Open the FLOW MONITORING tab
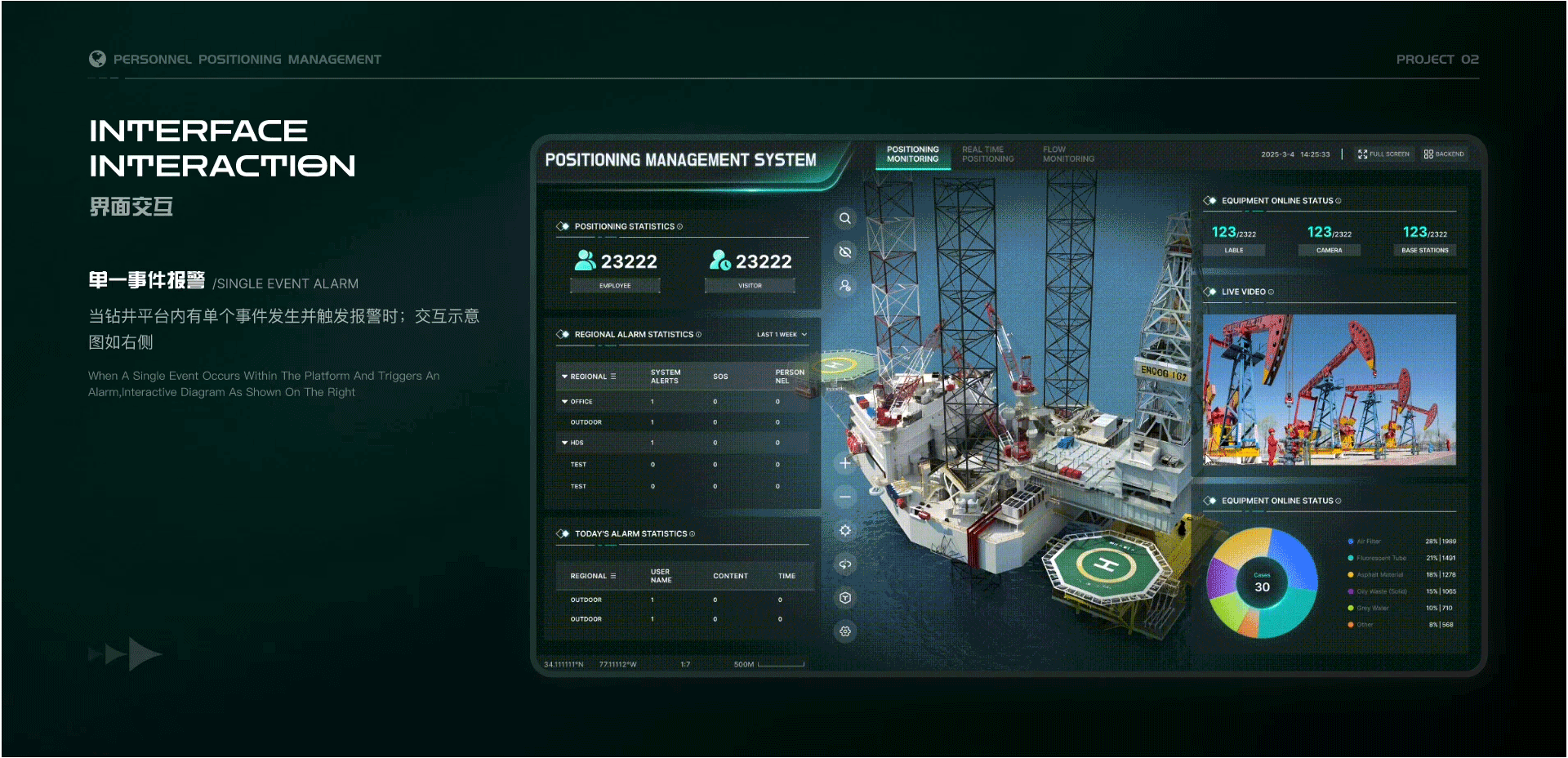Viewport: 1568px width, 758px height. click(x=1067, y=154)
